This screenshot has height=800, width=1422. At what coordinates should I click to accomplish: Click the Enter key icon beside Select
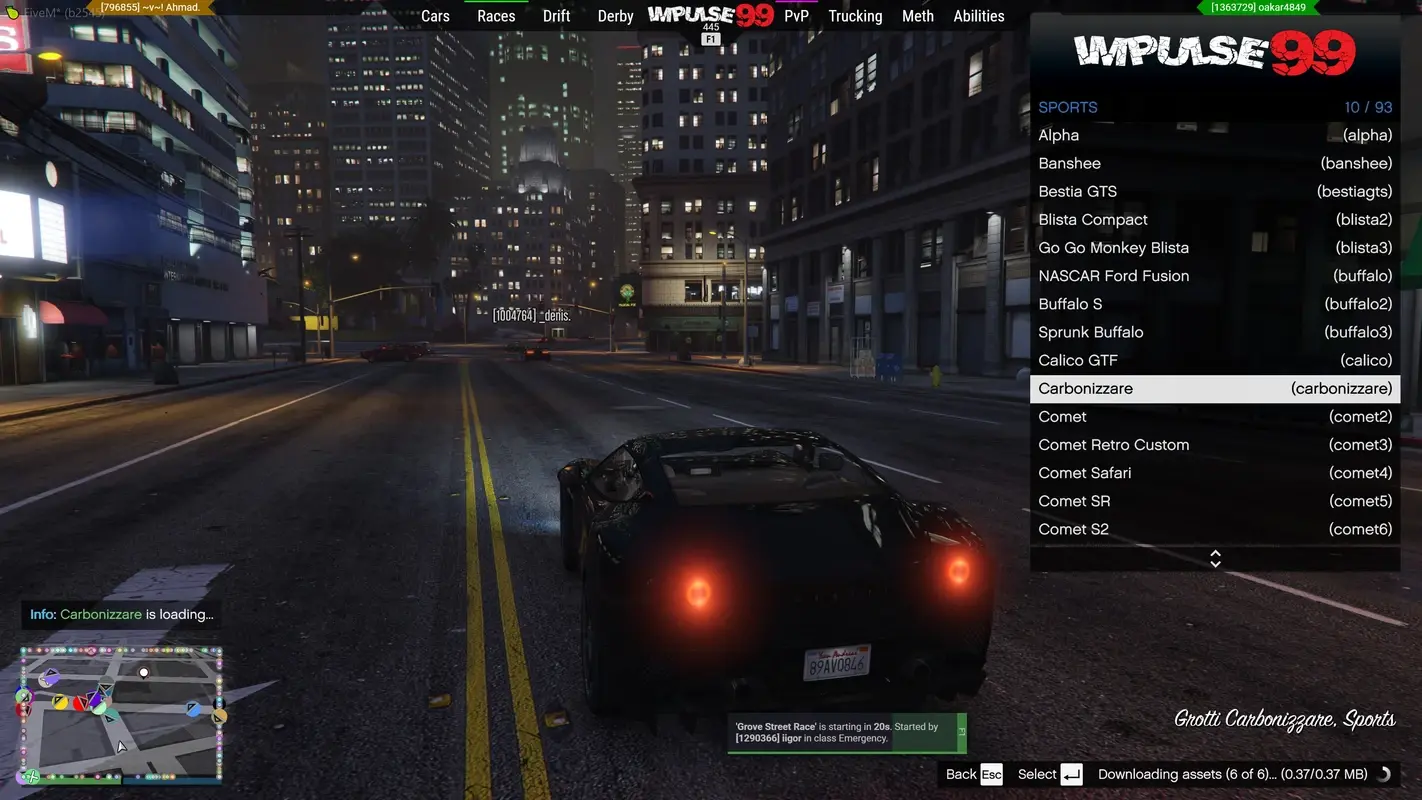point(1071,774)
